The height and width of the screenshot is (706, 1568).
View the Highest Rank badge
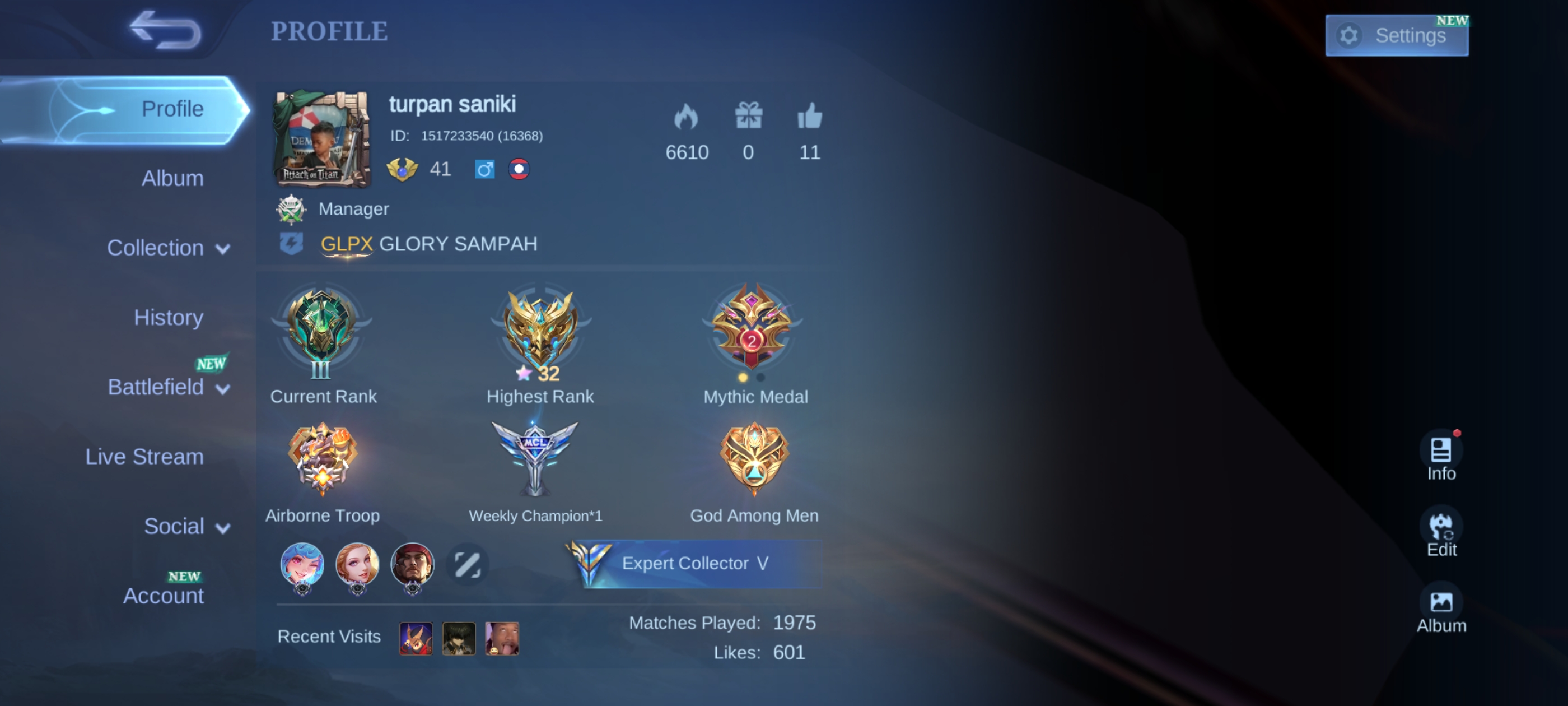(540, 333)
